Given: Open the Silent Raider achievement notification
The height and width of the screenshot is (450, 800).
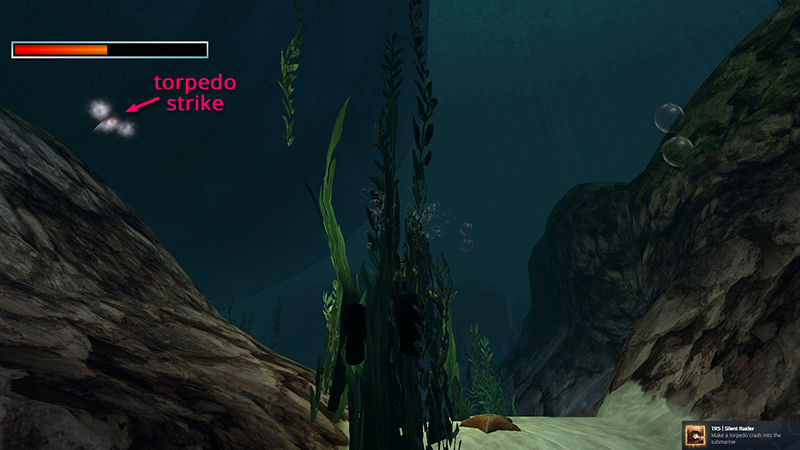Looking at the screenshot, I should (741, 434).
